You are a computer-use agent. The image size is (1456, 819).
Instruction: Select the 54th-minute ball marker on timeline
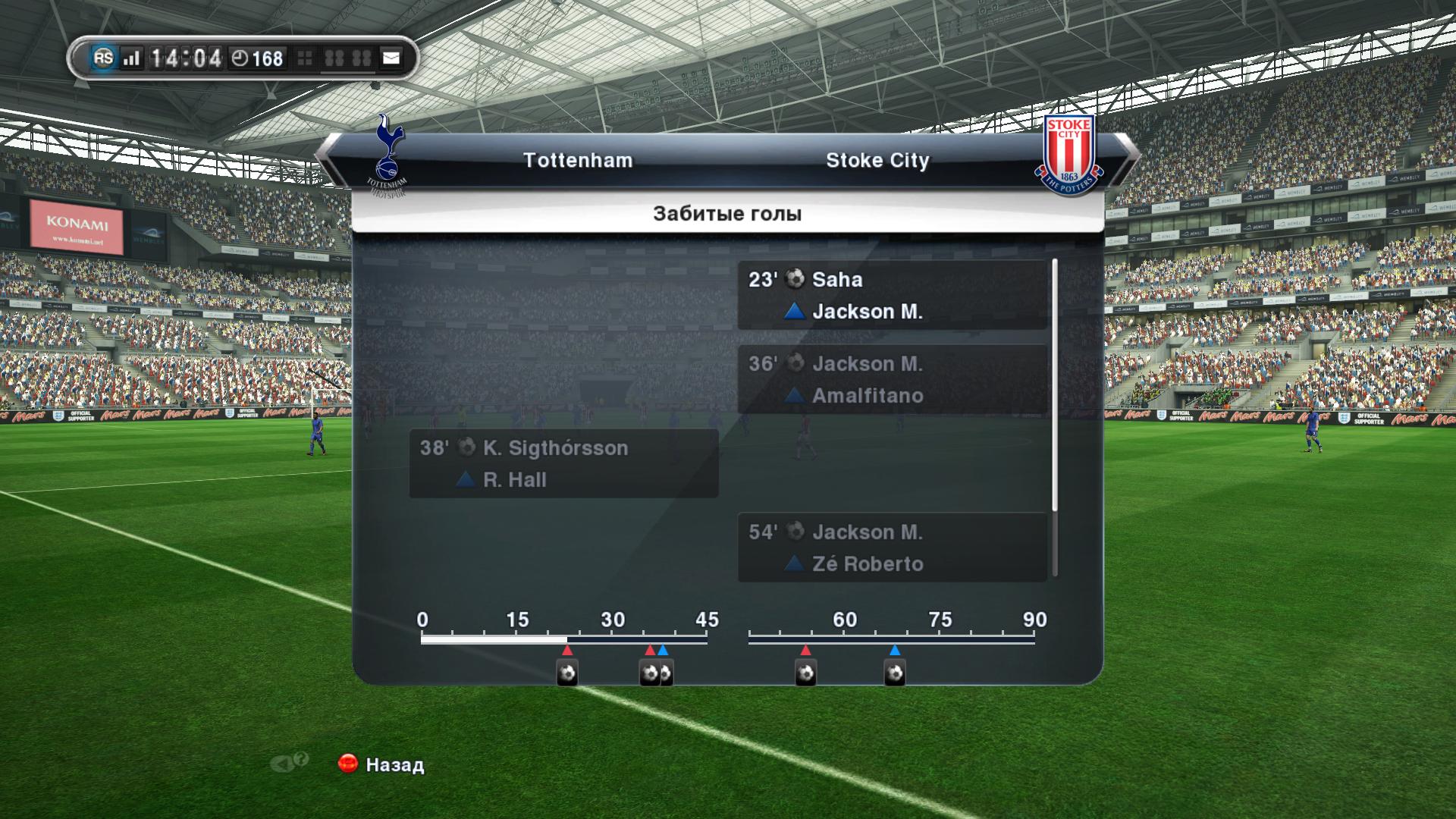point(805,673)
